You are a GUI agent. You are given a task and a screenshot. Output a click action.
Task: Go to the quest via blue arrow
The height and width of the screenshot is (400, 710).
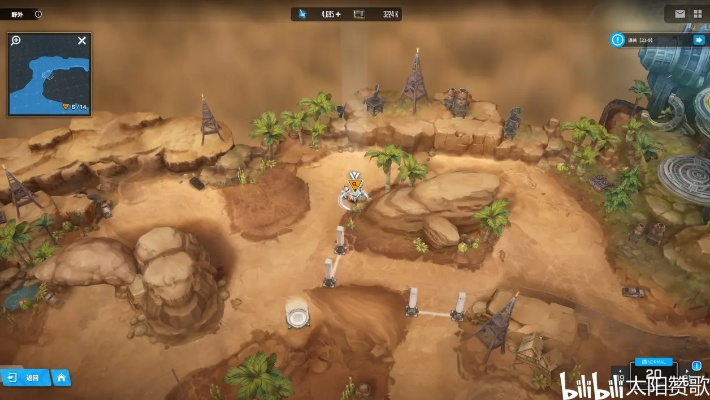(x=697, y=40)
